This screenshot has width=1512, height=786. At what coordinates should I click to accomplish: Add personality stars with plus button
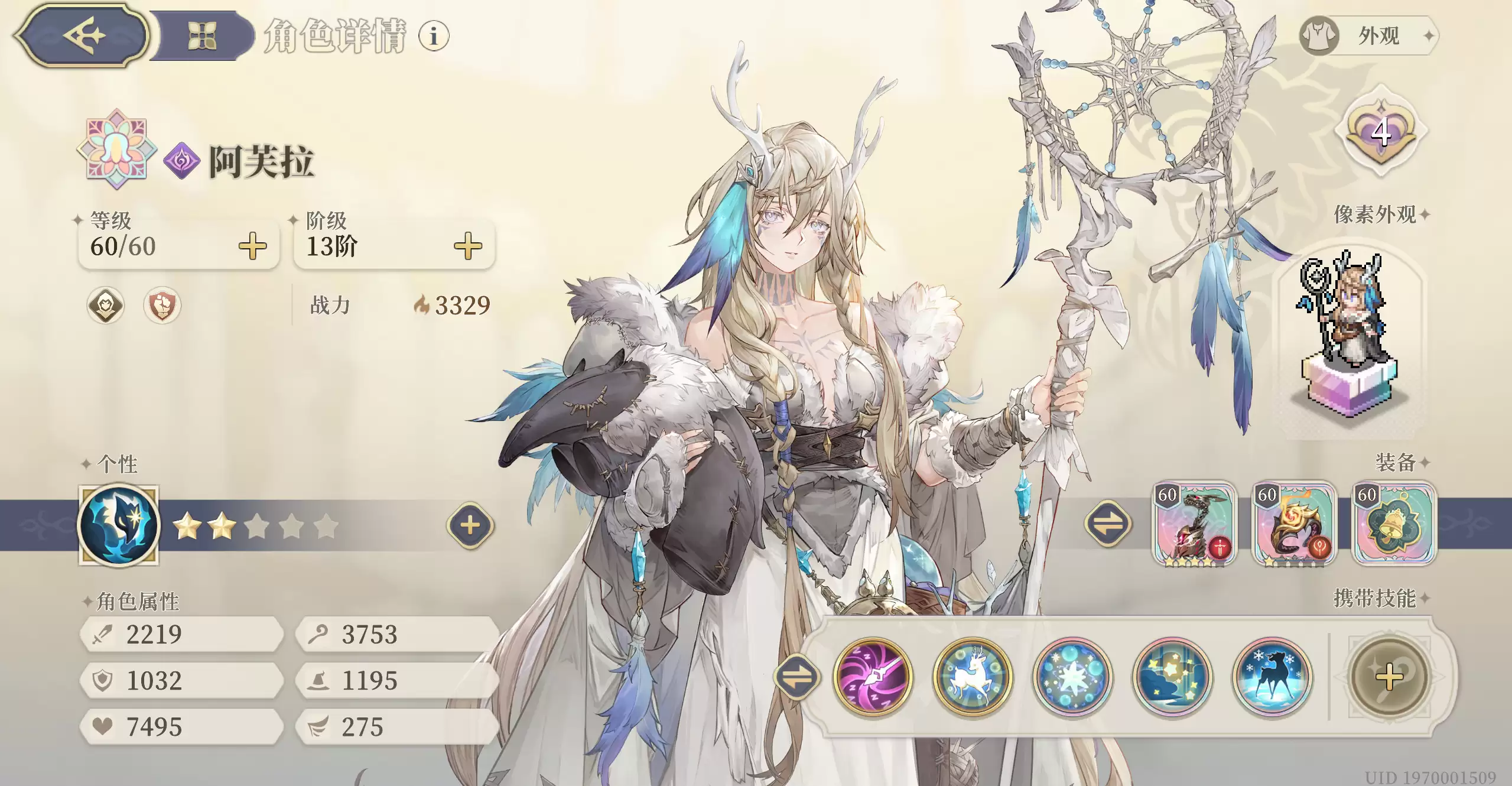click(x=470, y=525)
